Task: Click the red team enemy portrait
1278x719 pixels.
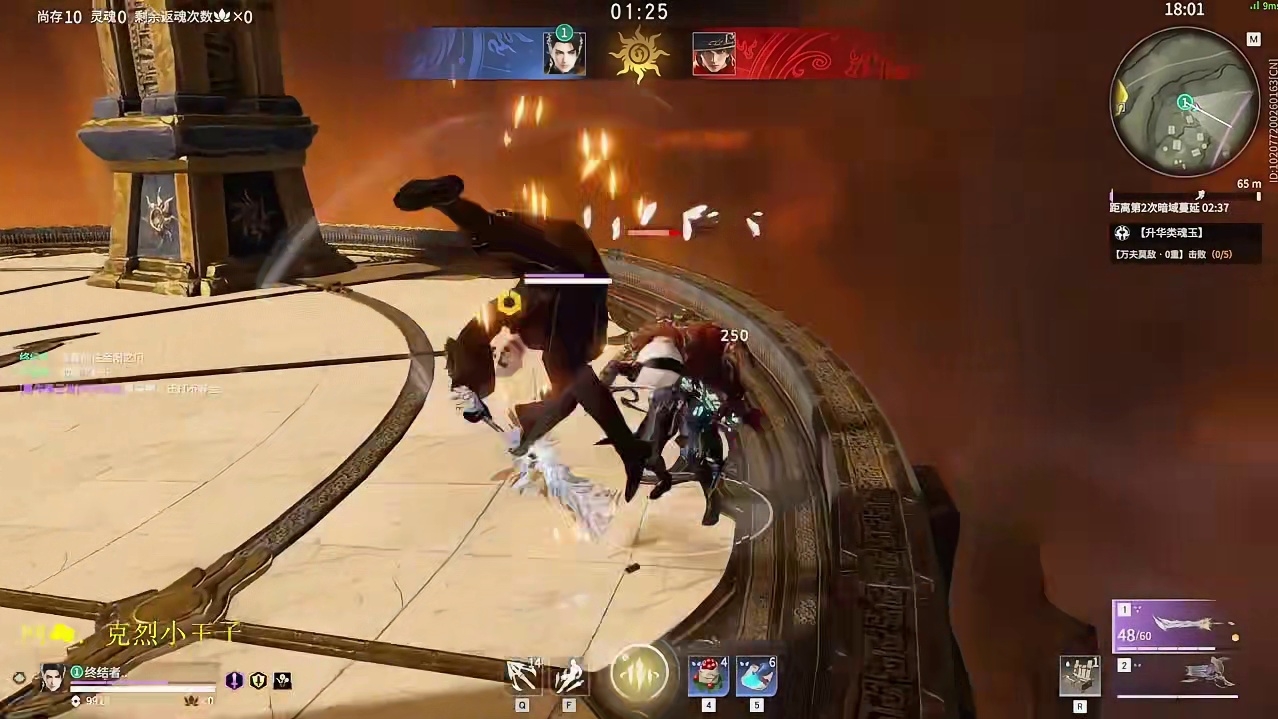Action: coord(714,54)
